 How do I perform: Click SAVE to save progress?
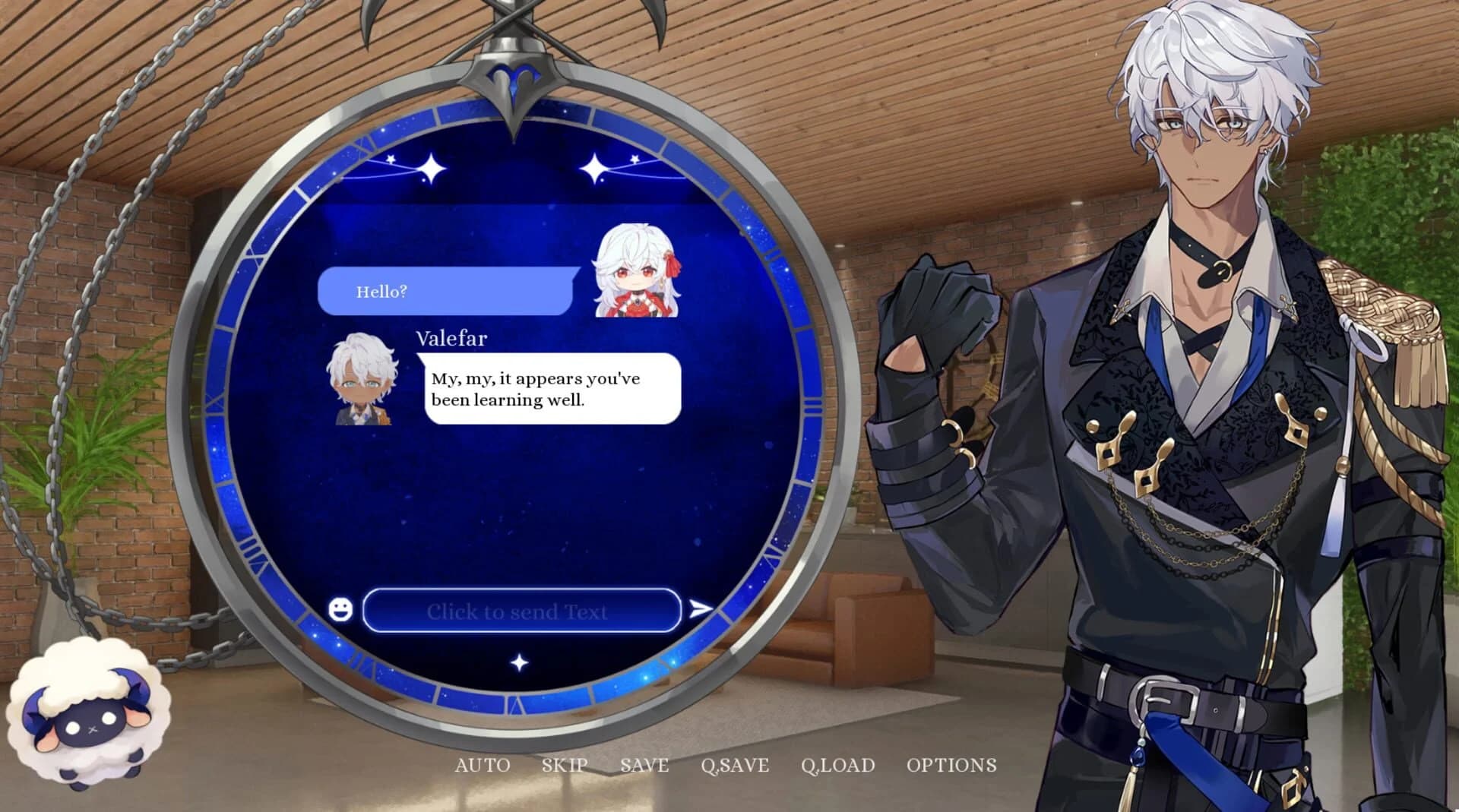click(644, 765)
